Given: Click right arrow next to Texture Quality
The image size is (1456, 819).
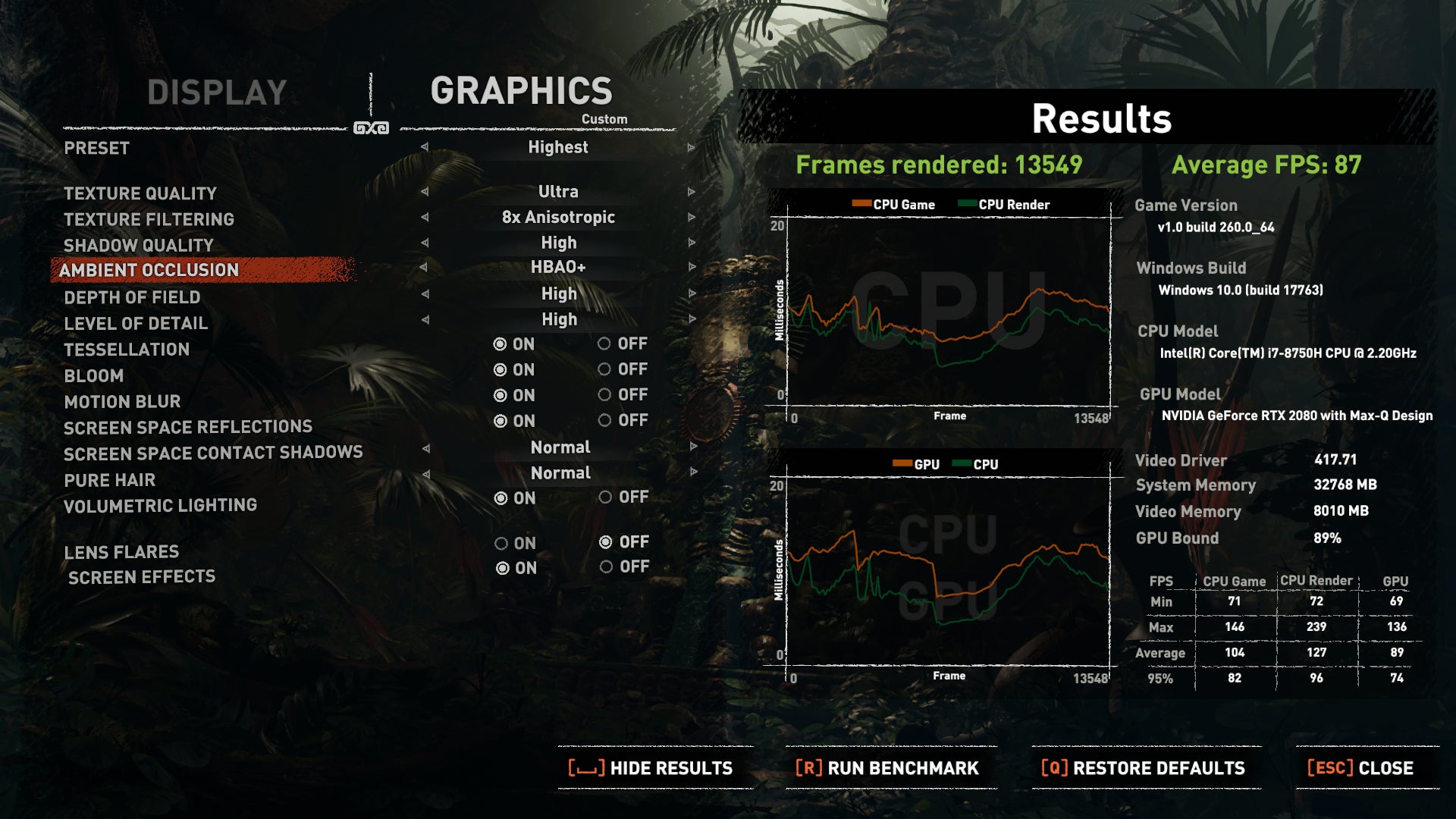Looking at the screenshot, I should (x=690, y=192).
